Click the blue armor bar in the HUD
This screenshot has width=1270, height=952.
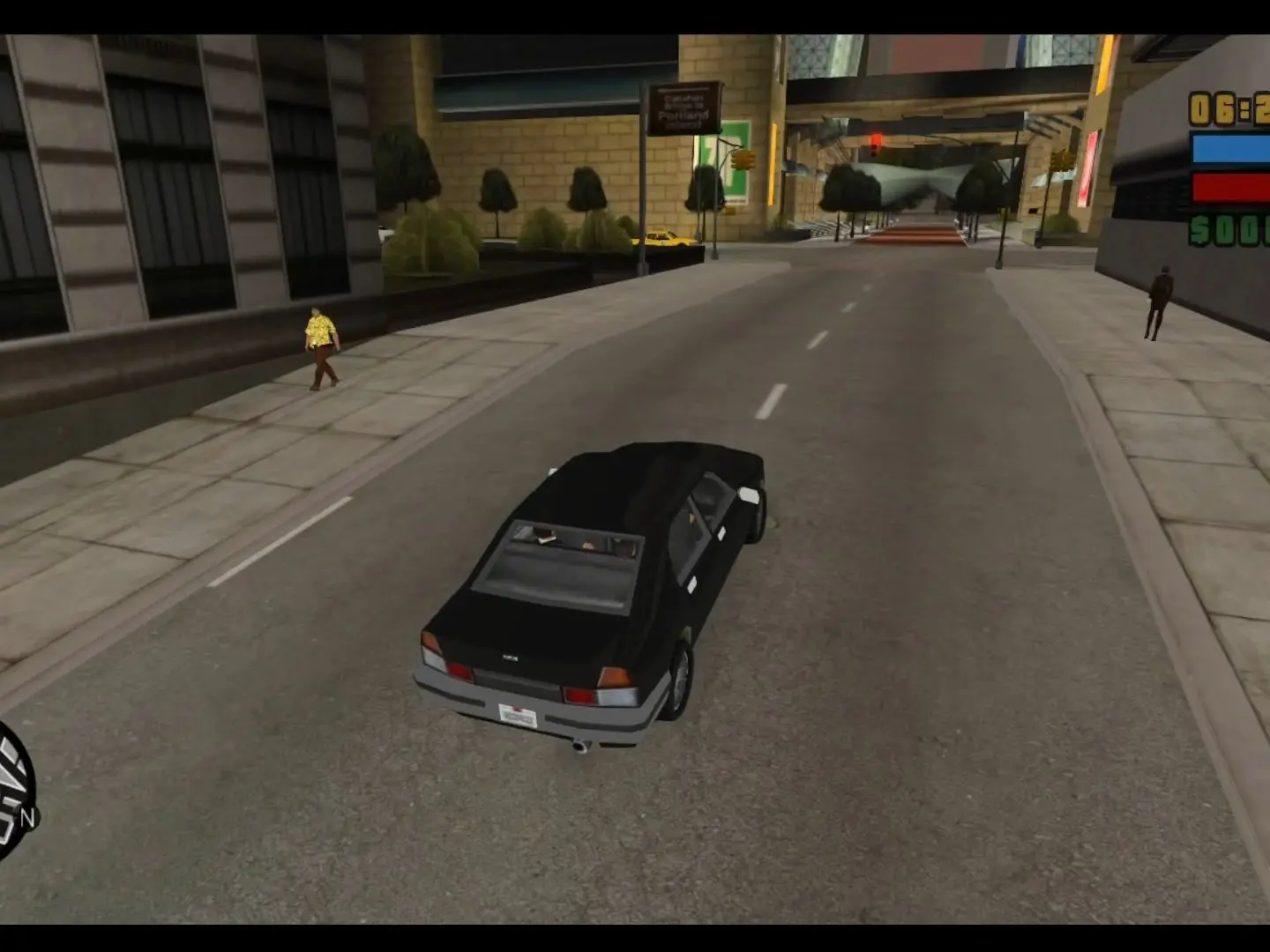coord(1228,148)
